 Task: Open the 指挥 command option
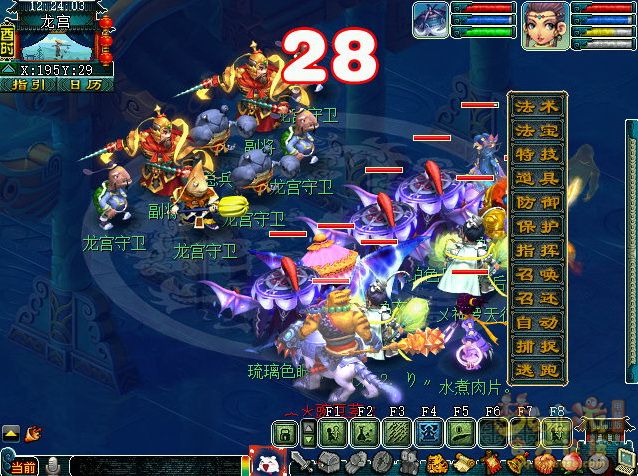[537, 250]
